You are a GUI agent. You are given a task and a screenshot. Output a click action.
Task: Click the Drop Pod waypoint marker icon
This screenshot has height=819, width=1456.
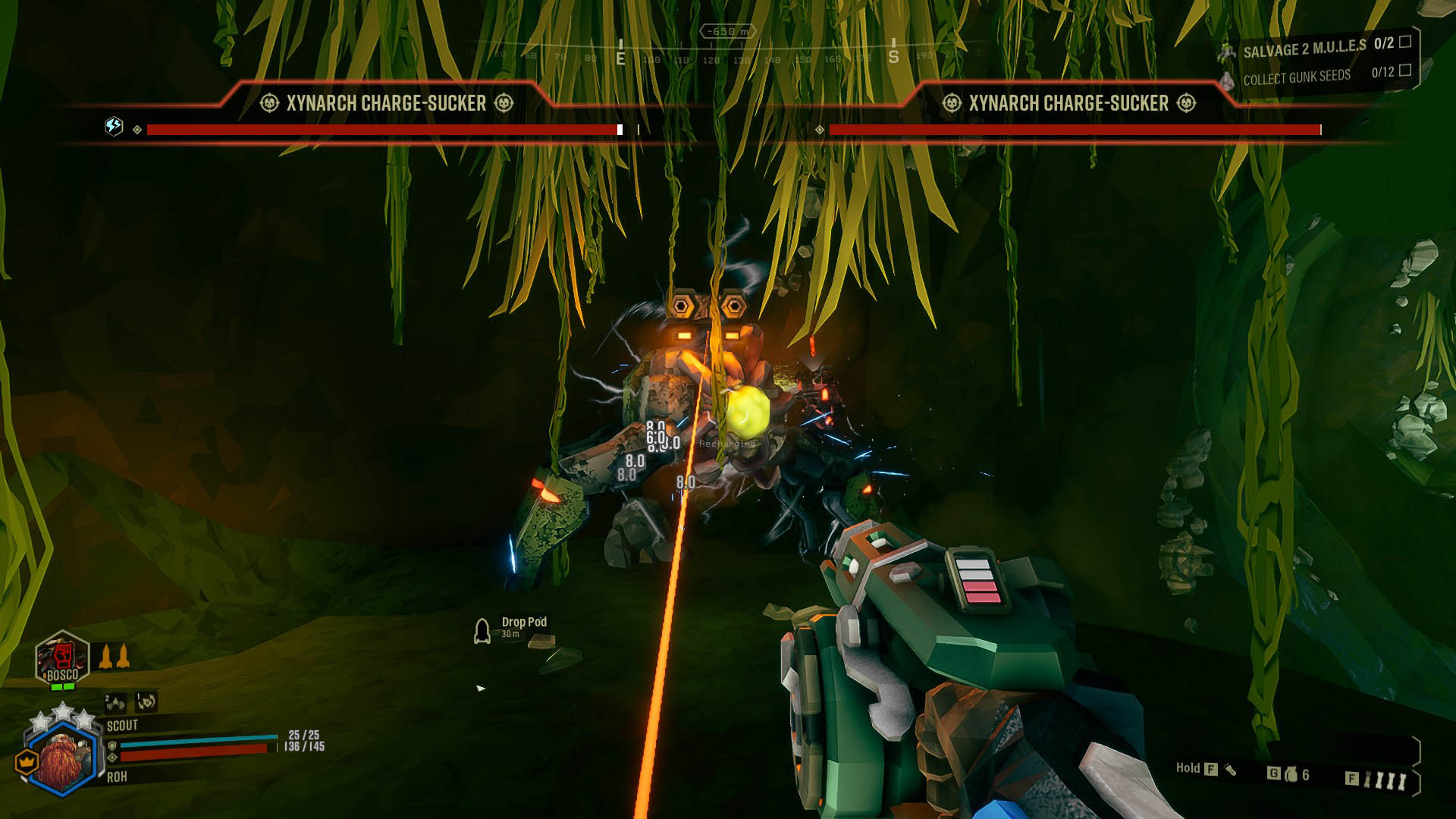coord(483,629)
